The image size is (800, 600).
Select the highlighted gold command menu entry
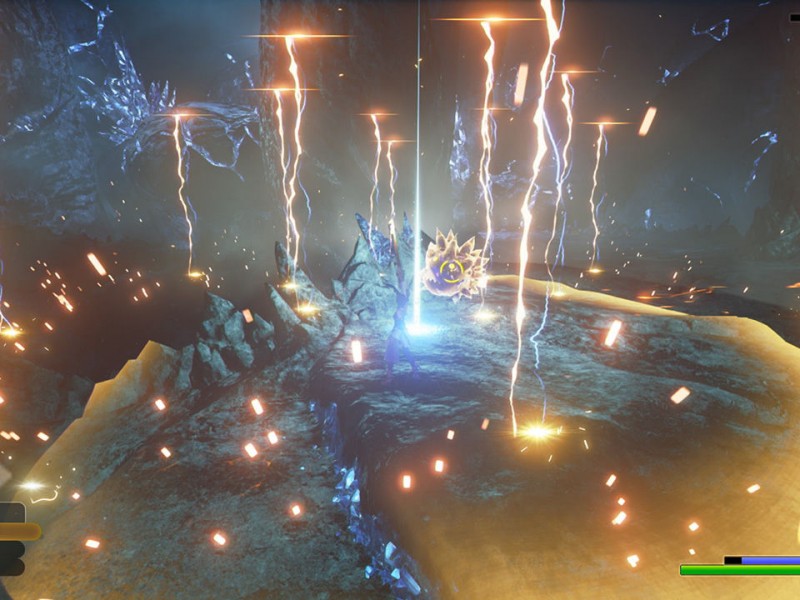tap(18, 532)
